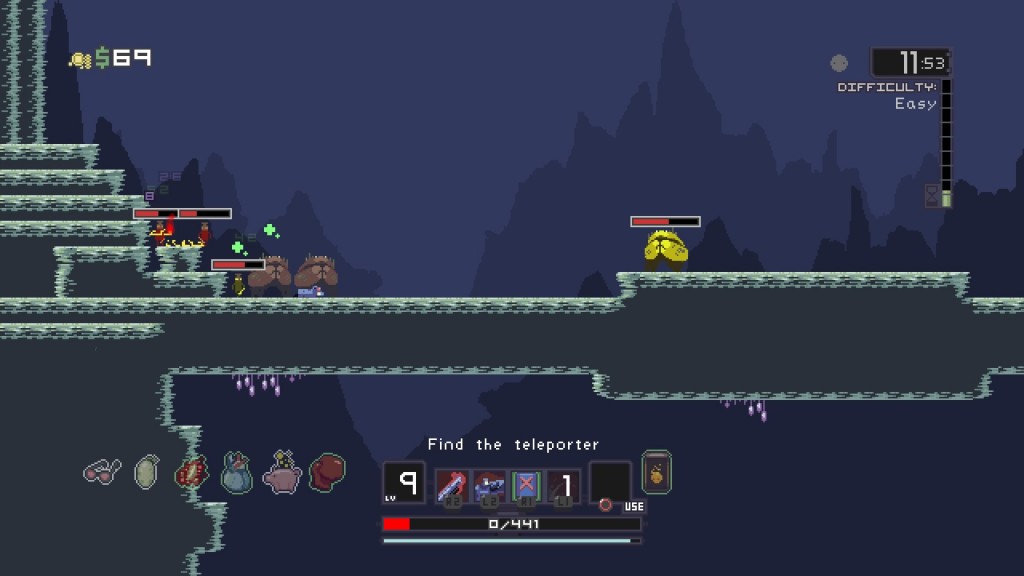Select the blue sack item icon
This screenshot has height=576, width=1024.
pyautogui.click(x=236, y=472)
